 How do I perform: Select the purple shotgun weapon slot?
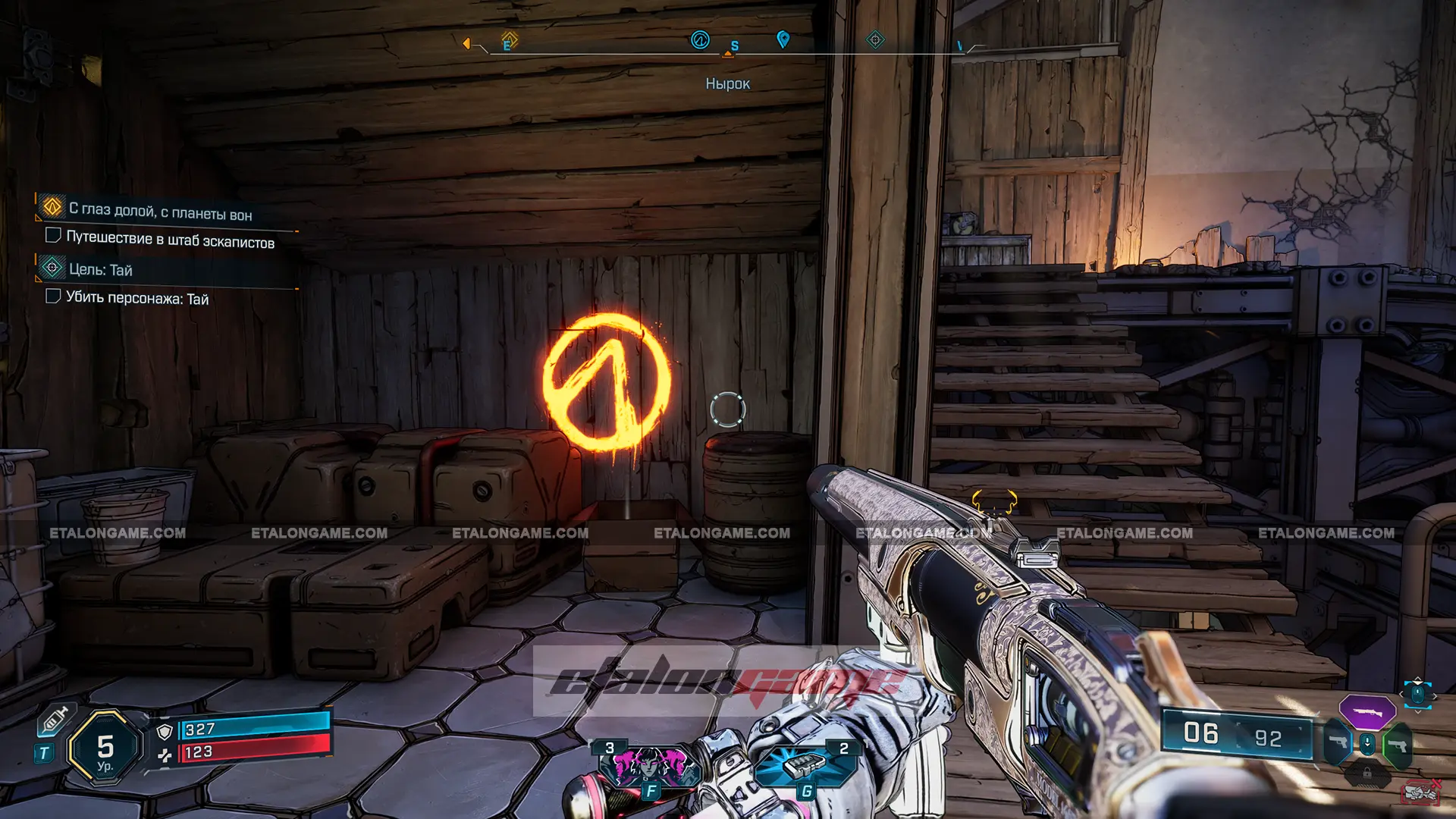coord(1367,712)
